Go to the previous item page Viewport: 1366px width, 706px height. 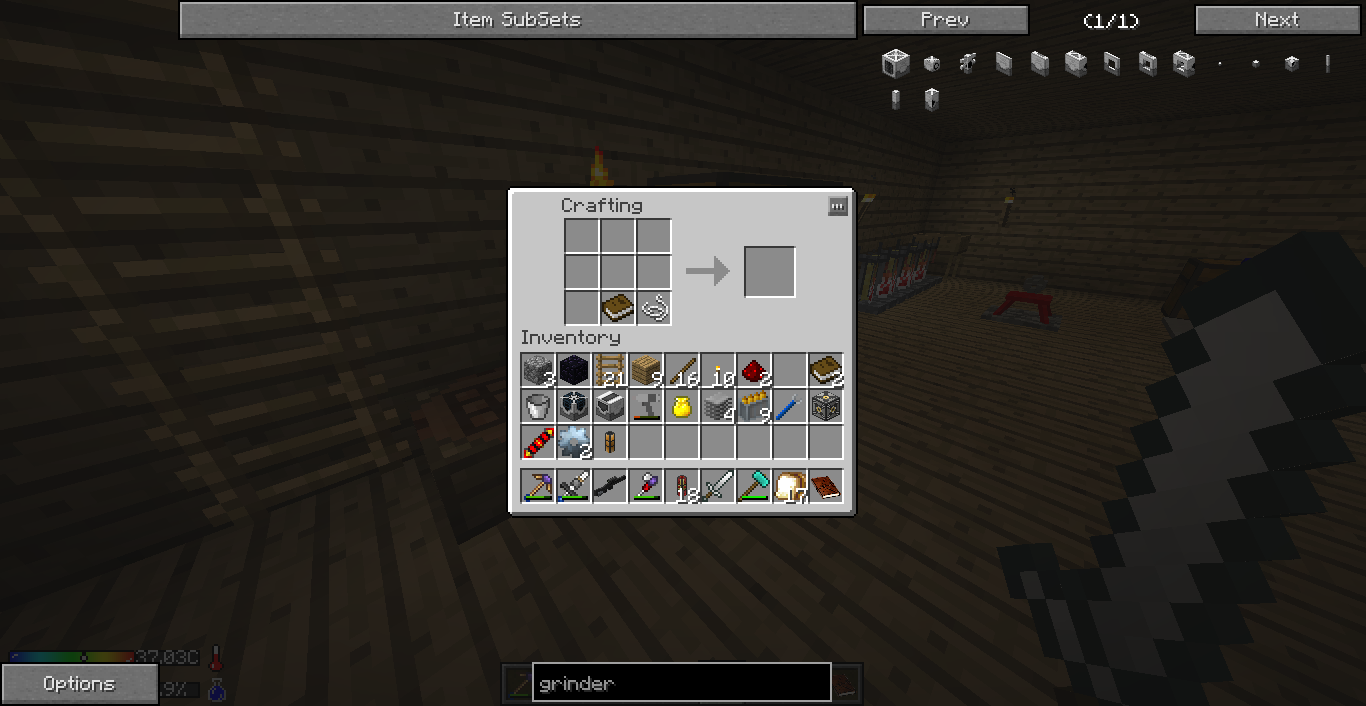click(x=945, y=20)
